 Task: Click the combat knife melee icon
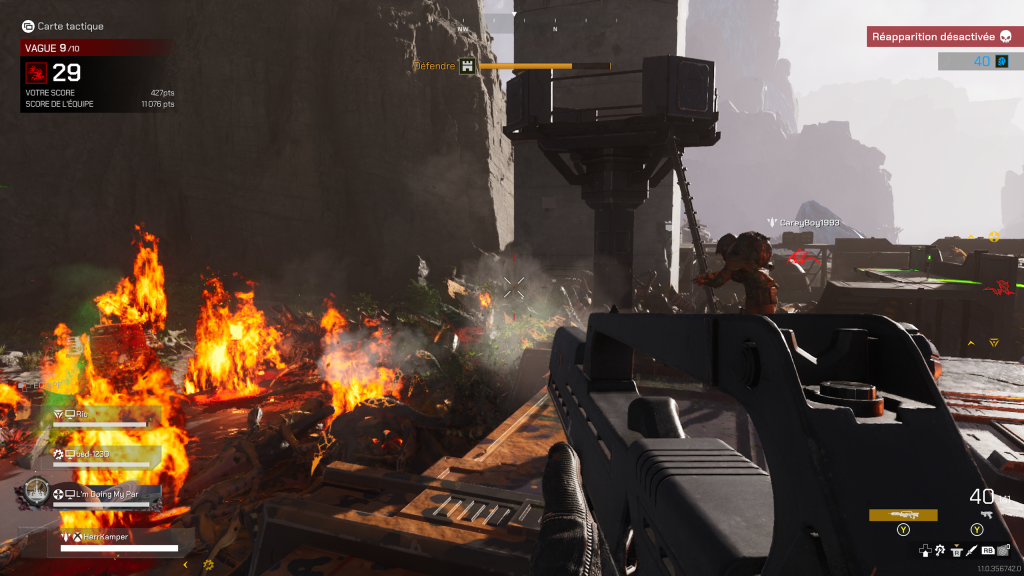pos(971,550)
